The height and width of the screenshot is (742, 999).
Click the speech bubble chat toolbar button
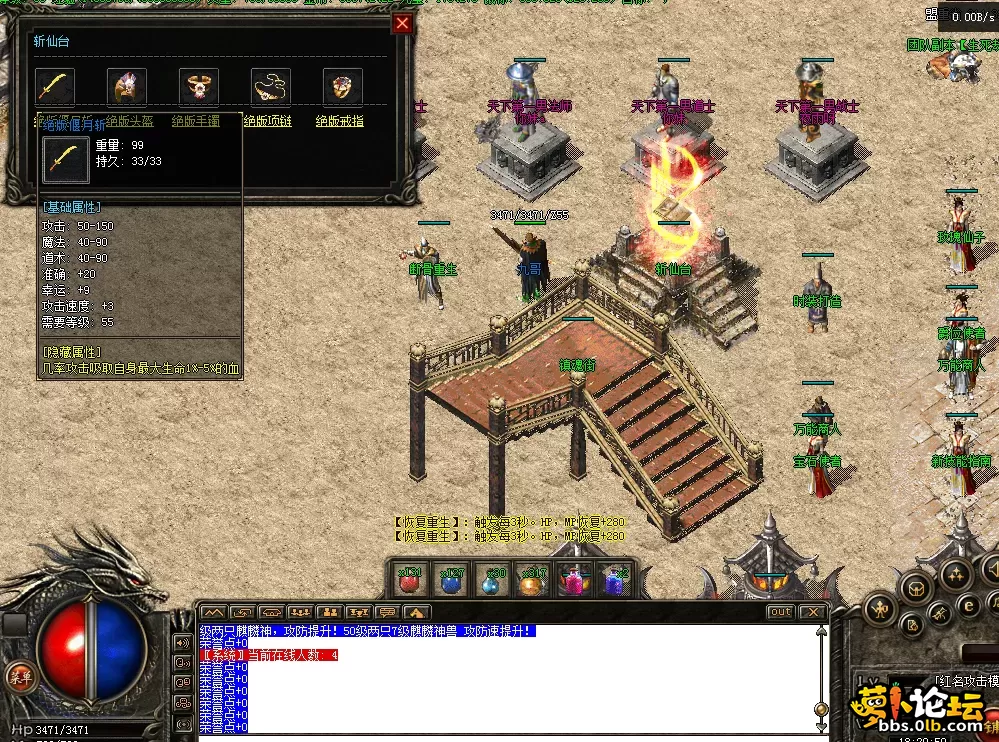point(388,612)
